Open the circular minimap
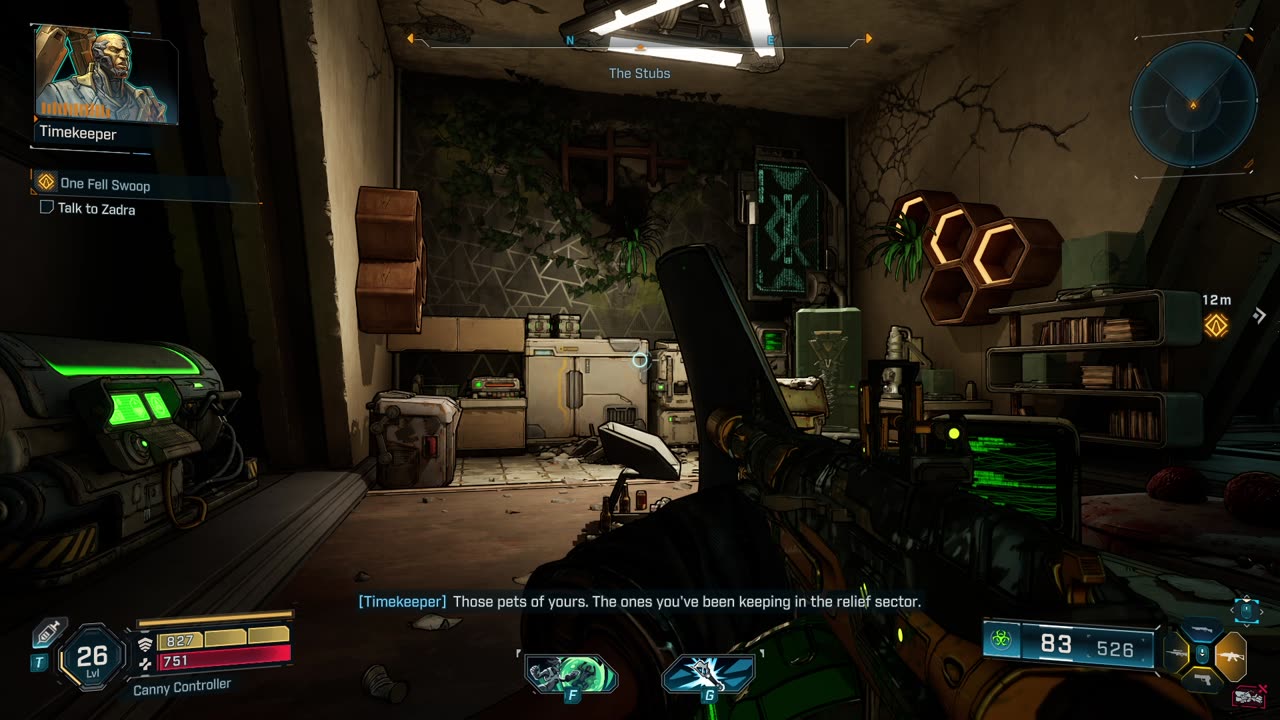Image resolution: width=1280 pixels, height=720 pixels. pos(1193,104)
